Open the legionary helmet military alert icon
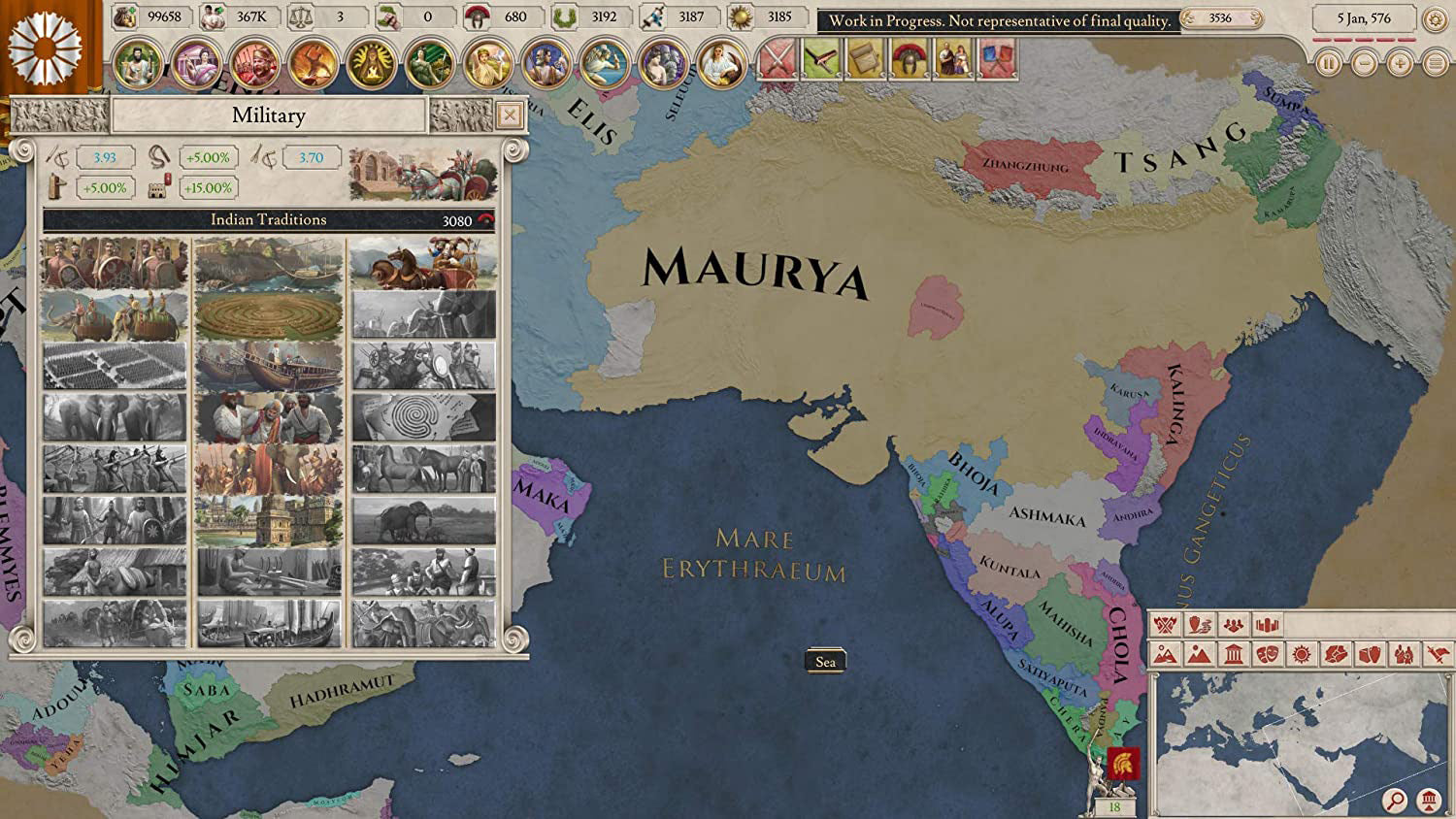Screen dimensions: 1456x819 tap(910, 58)
